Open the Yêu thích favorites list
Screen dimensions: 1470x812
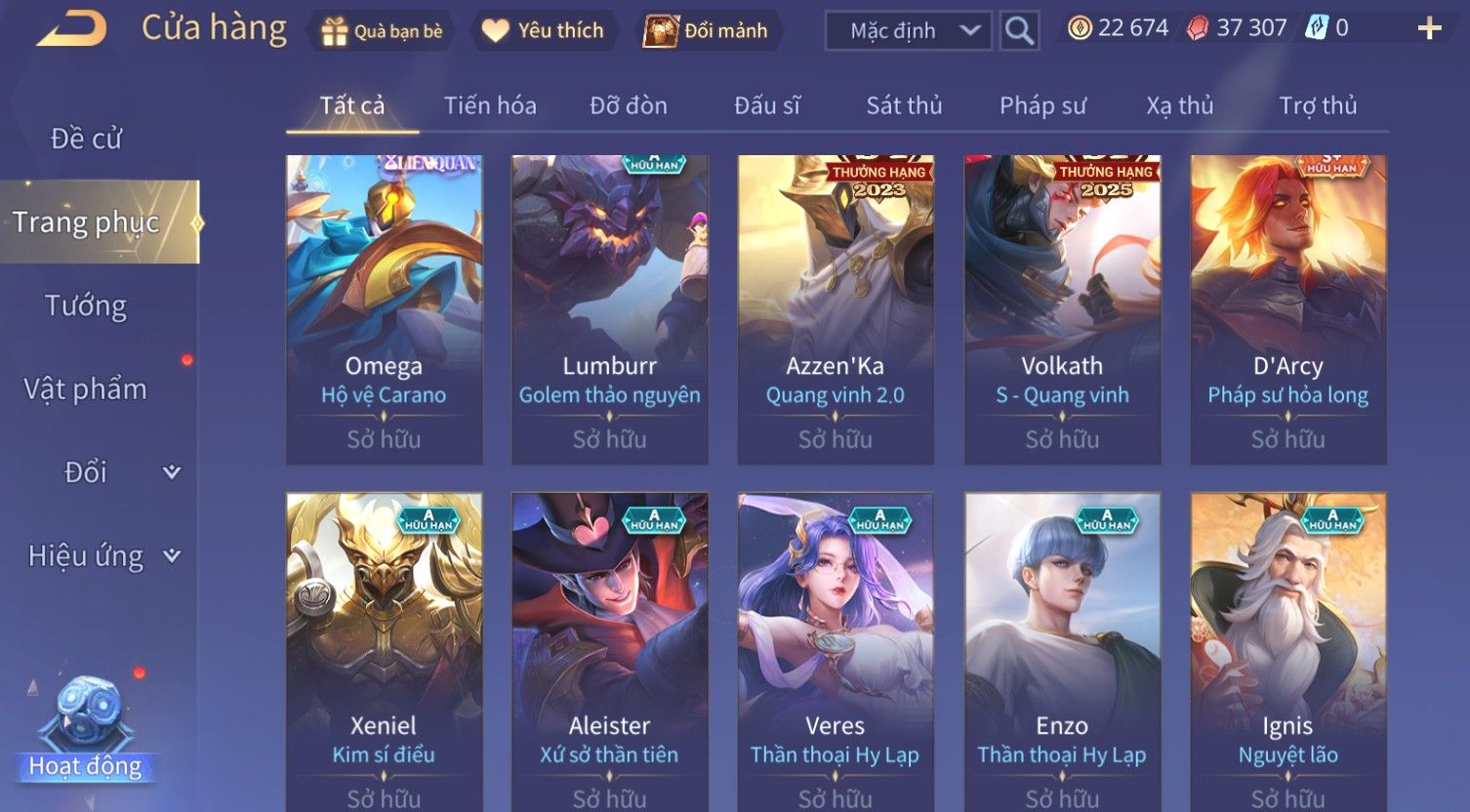543,31
